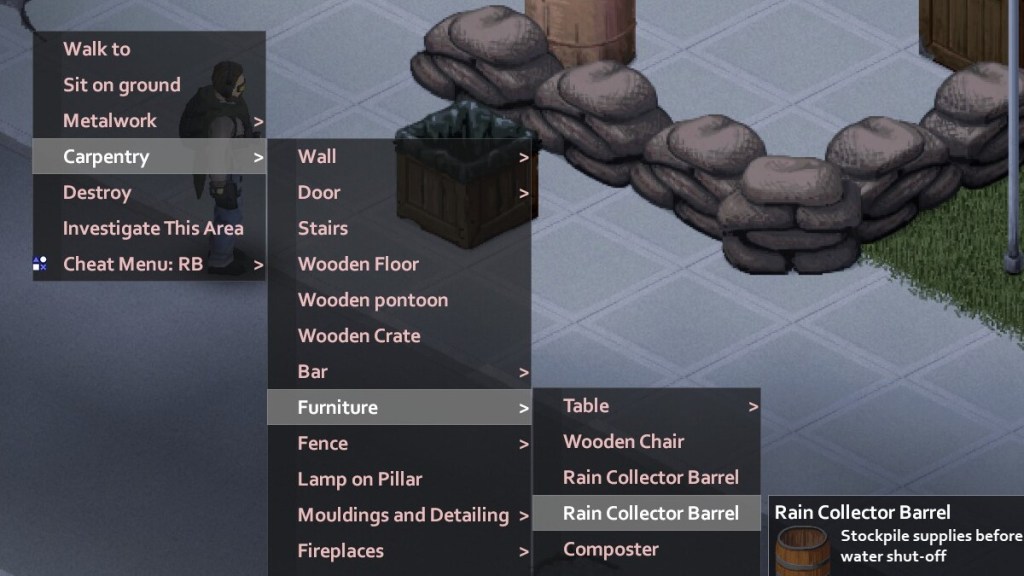
Task: Open Mouldings and Detailing submenu
Action: click(403, 516)
